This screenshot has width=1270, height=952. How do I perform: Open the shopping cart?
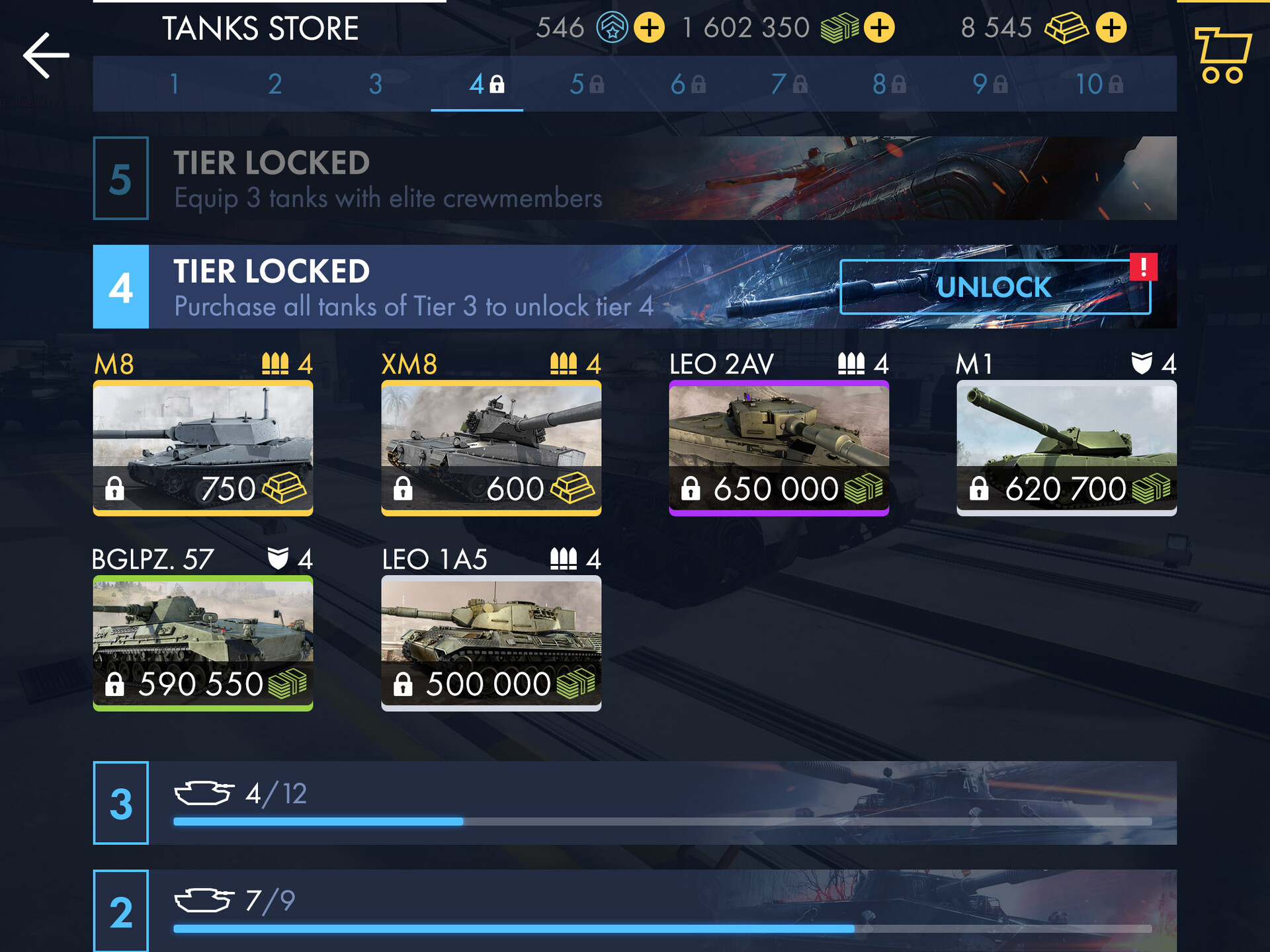(1222, 56)
